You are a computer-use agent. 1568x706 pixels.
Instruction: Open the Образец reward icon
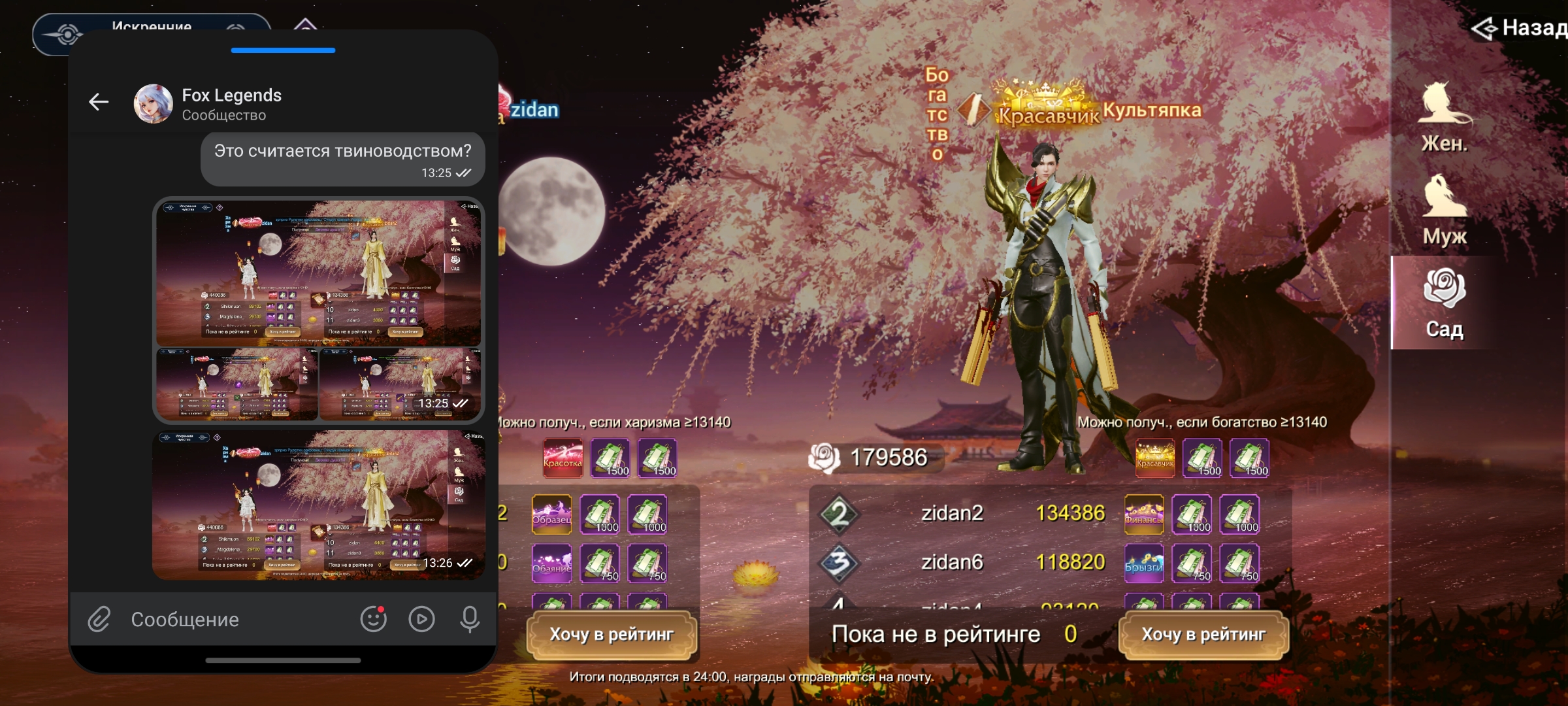tap(551, 514)
